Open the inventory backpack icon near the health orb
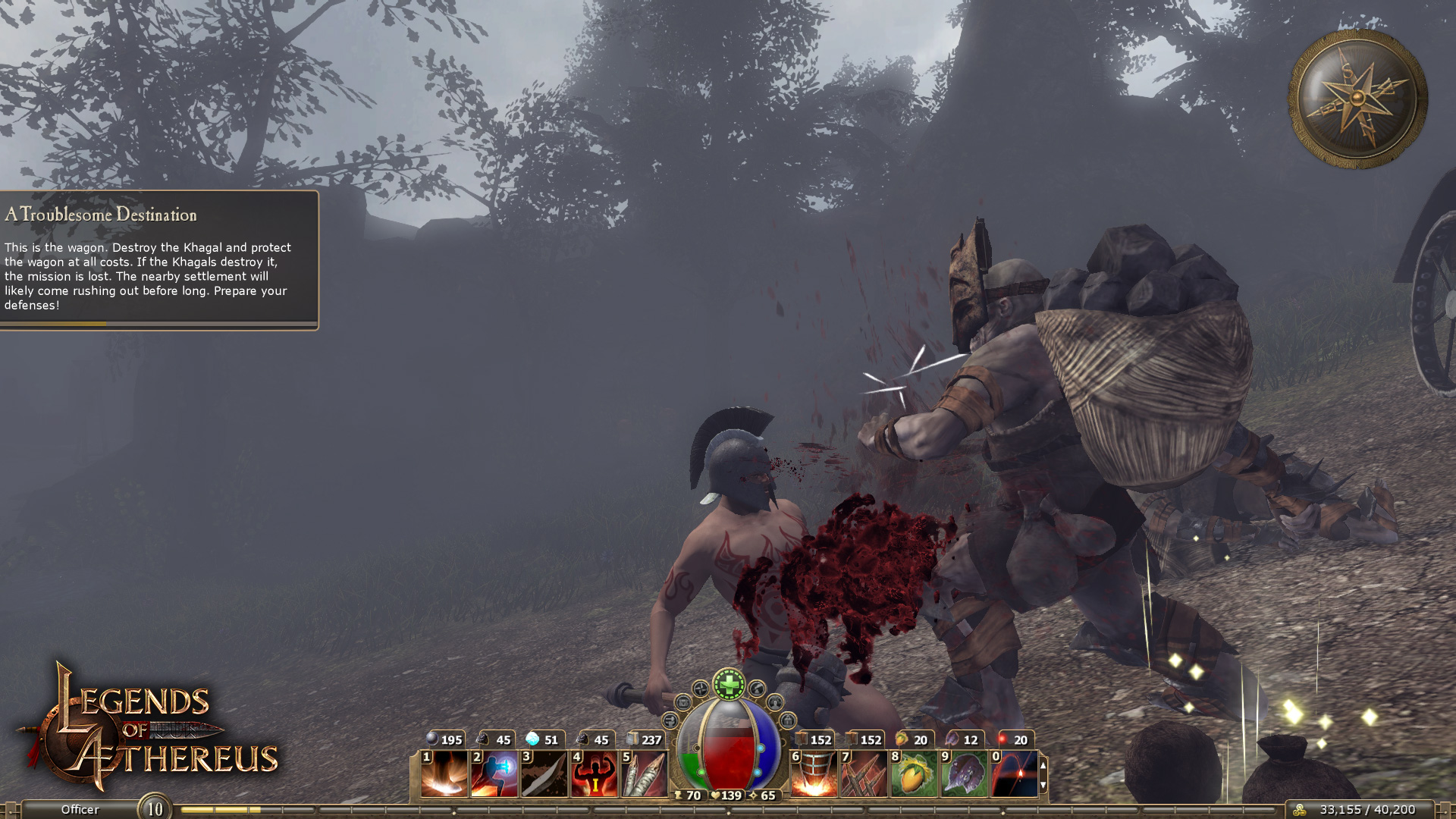 [683, 703]
